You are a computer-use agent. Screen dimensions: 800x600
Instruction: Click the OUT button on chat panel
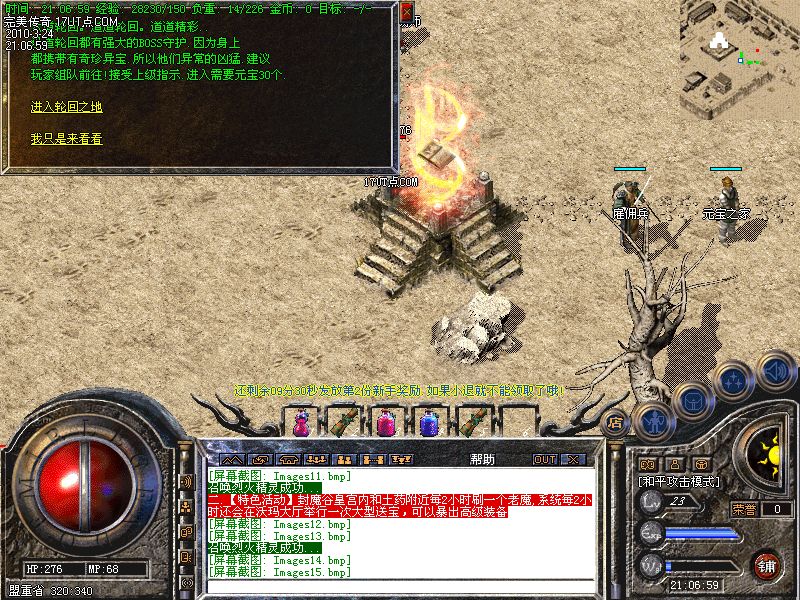[545, 459]
